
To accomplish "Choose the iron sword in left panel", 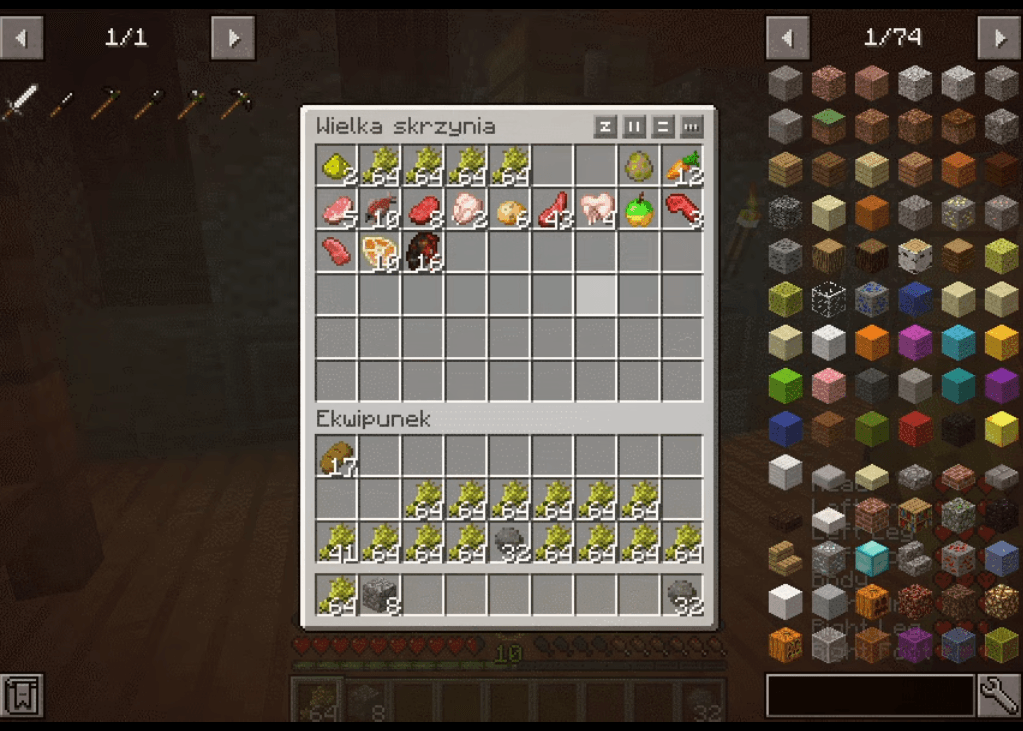I will pos(19,102).
